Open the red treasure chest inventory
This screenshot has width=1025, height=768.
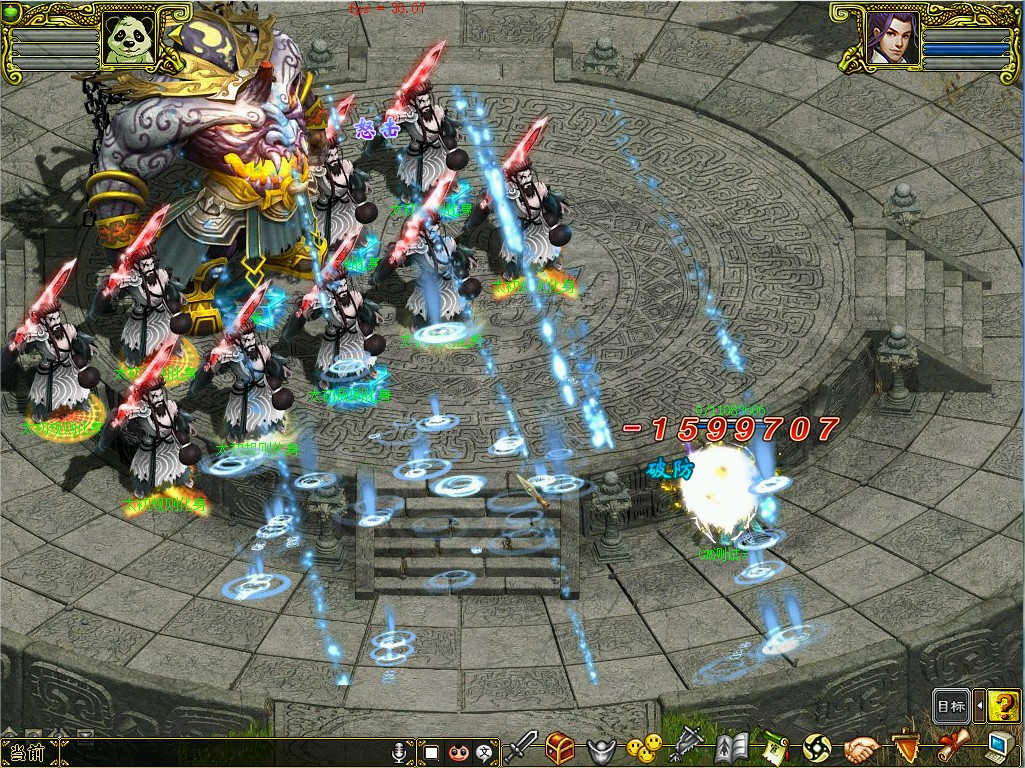tap(560, 747)
